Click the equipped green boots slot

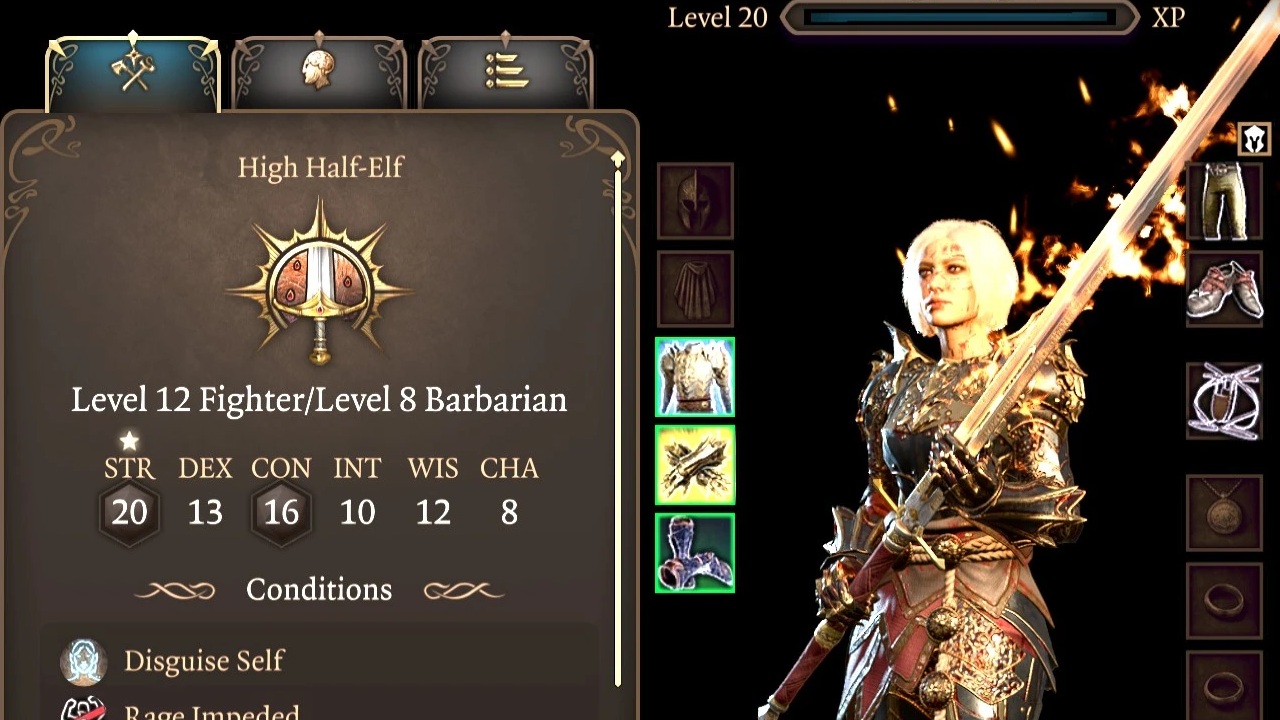[694, 554]
